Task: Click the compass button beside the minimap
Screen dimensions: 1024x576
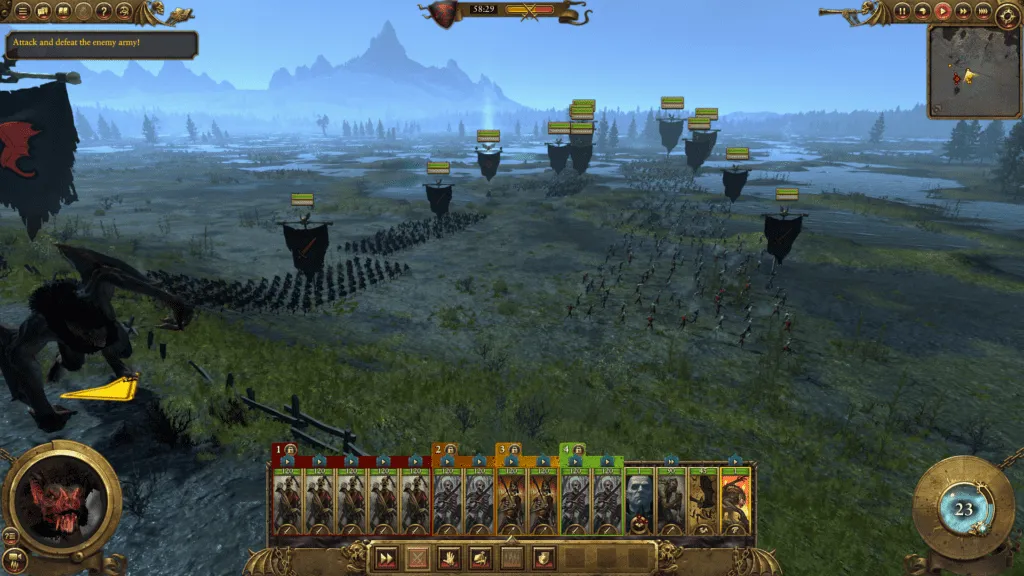Action: click(1008, 13)
